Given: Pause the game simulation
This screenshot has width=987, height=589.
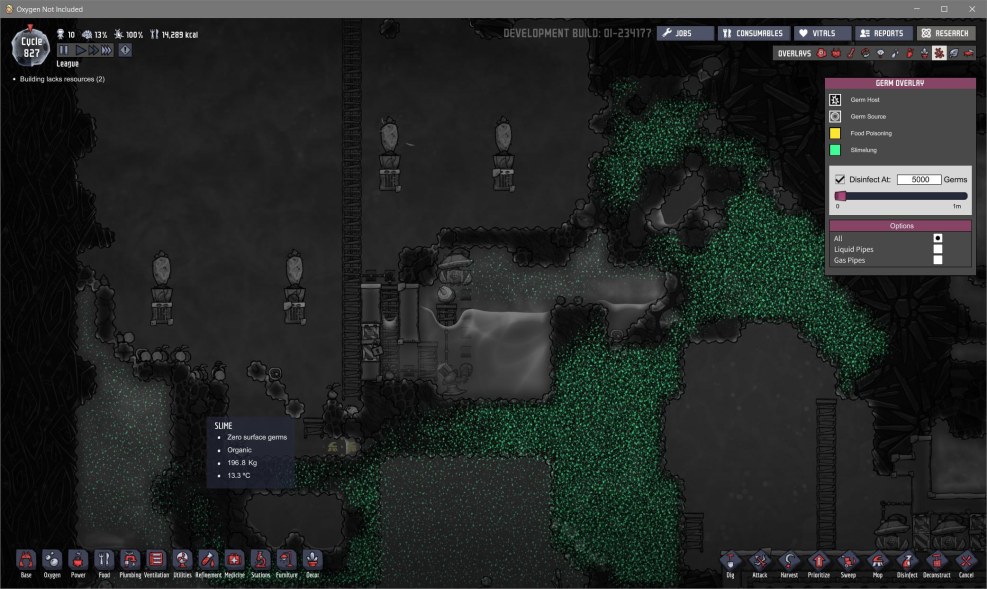Looking at the screenshot, I should (x=64, y=49).
